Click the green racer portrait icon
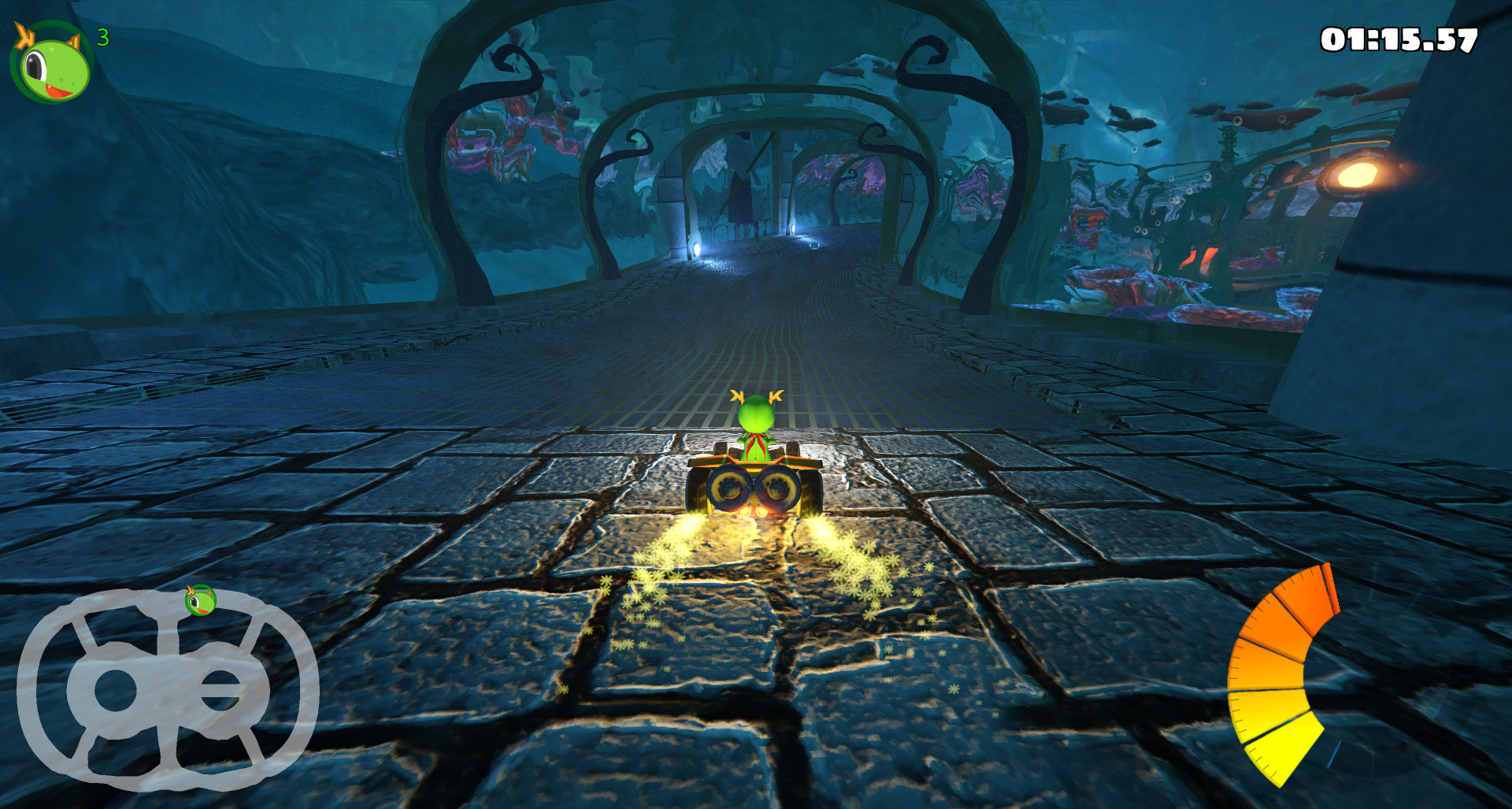1512x809 pixels. tap(51, 63)
